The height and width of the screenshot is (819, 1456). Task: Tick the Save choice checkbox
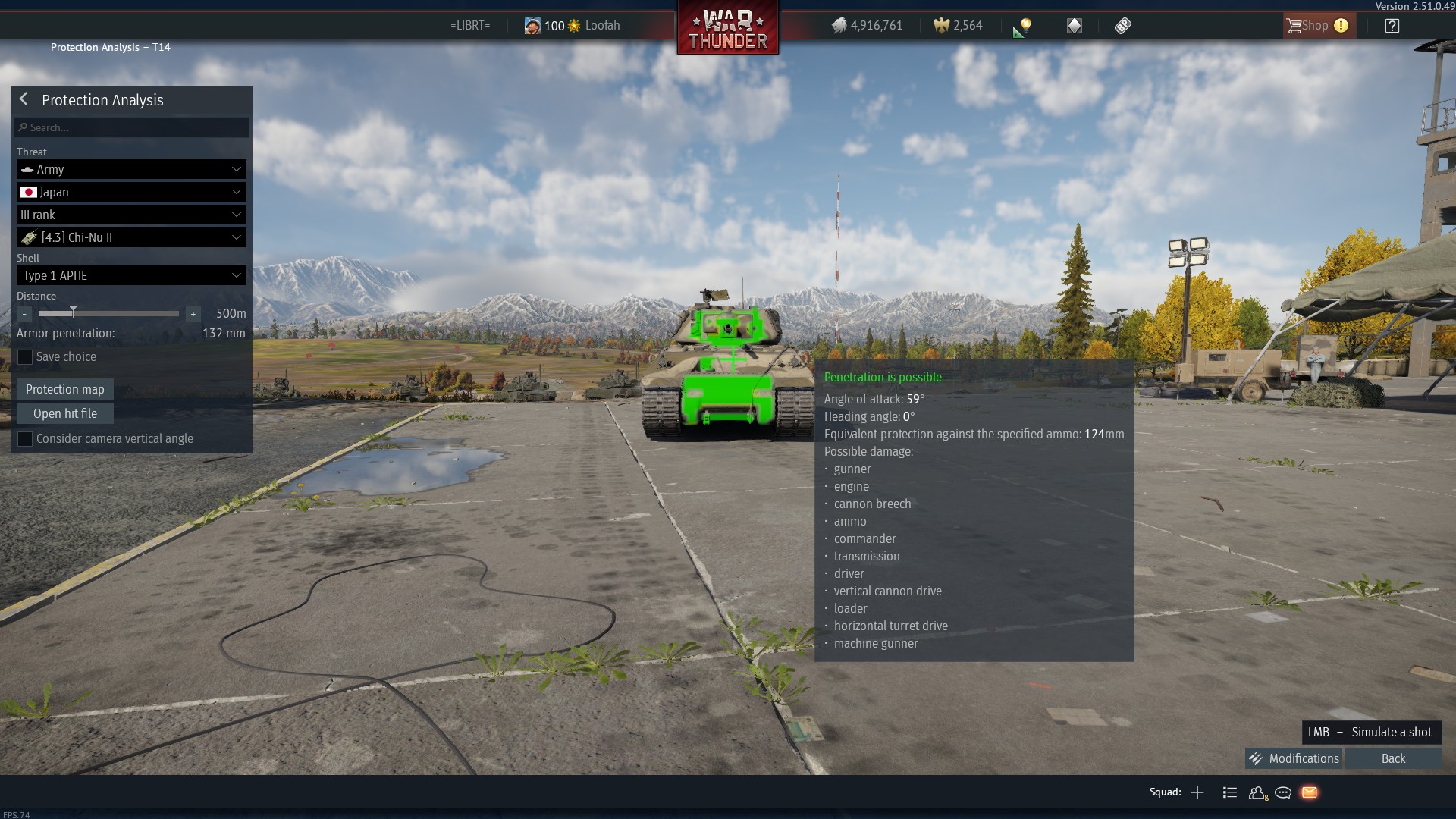coord(25,356)
